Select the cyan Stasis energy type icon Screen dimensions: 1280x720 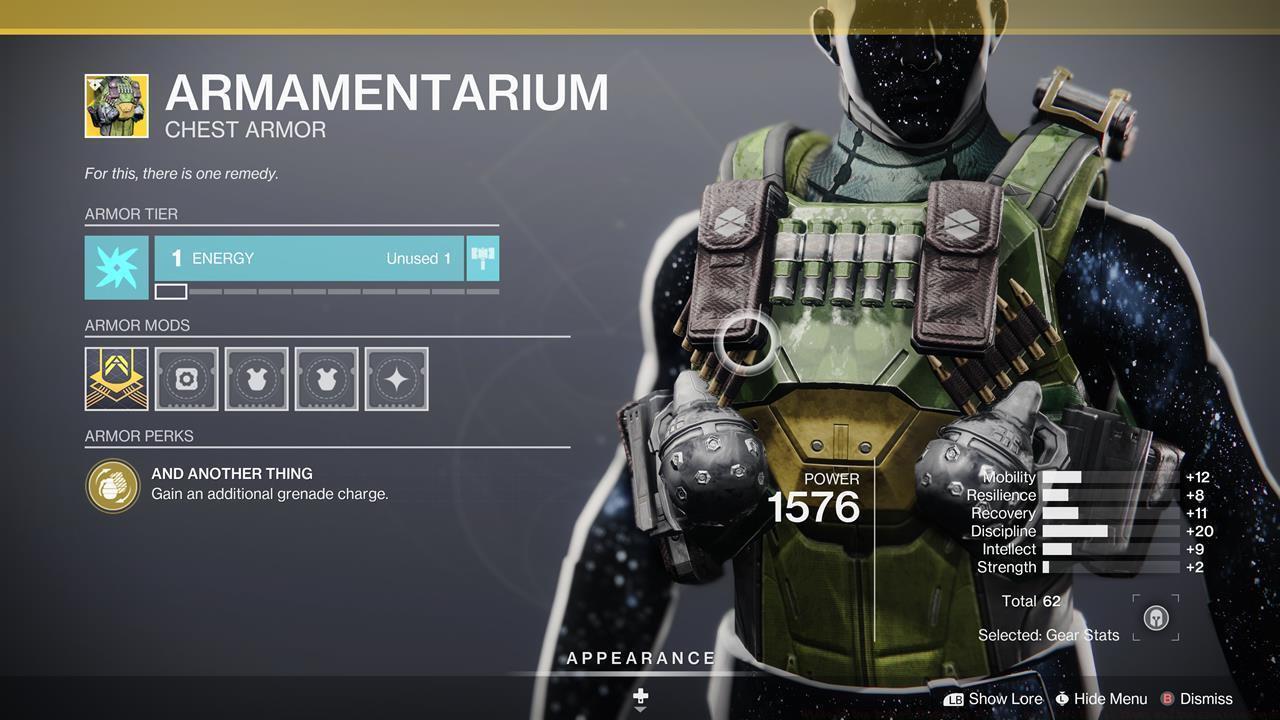[116, 267]
